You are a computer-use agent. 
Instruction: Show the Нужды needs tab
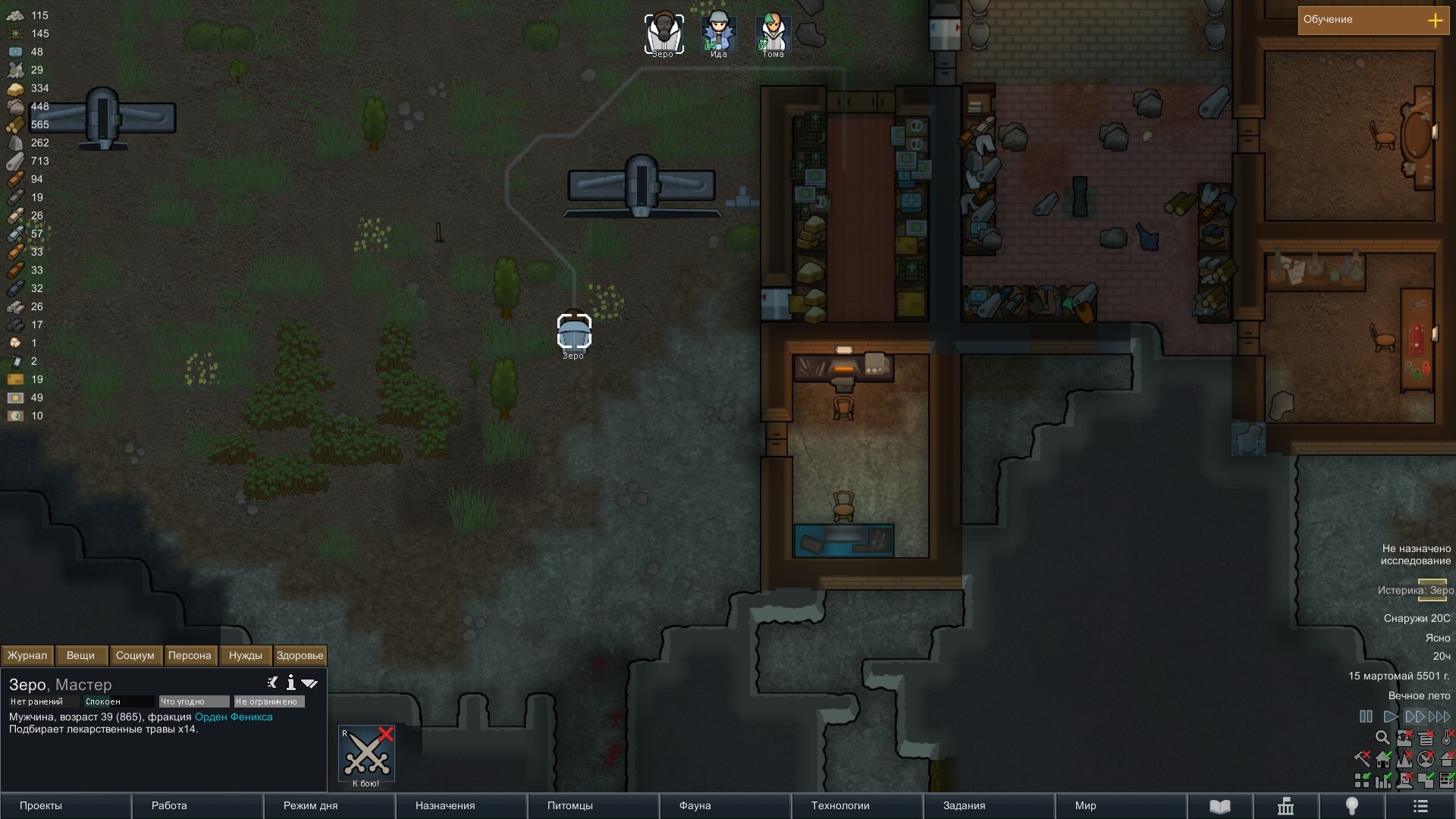pyautogui.click(x=245, y=655)
